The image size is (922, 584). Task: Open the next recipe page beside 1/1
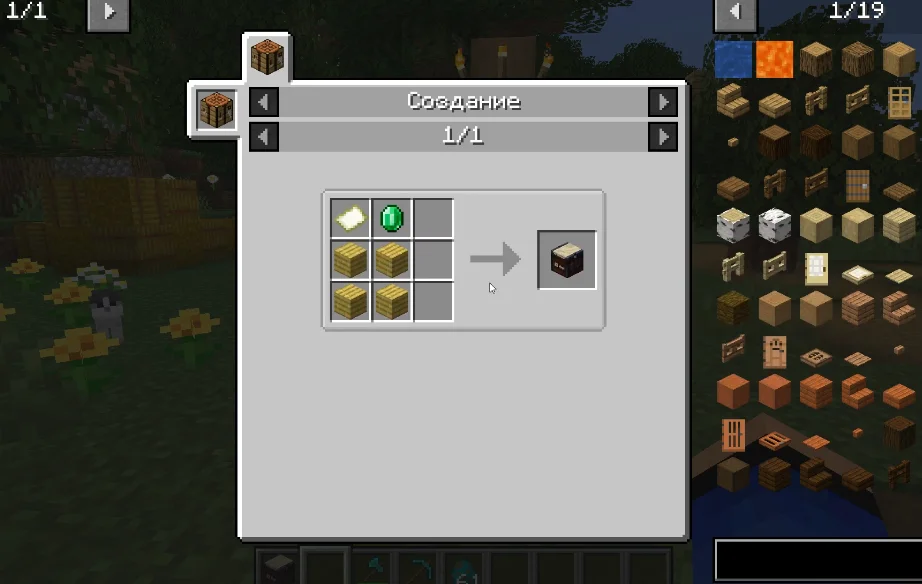(x=662, y=136)
